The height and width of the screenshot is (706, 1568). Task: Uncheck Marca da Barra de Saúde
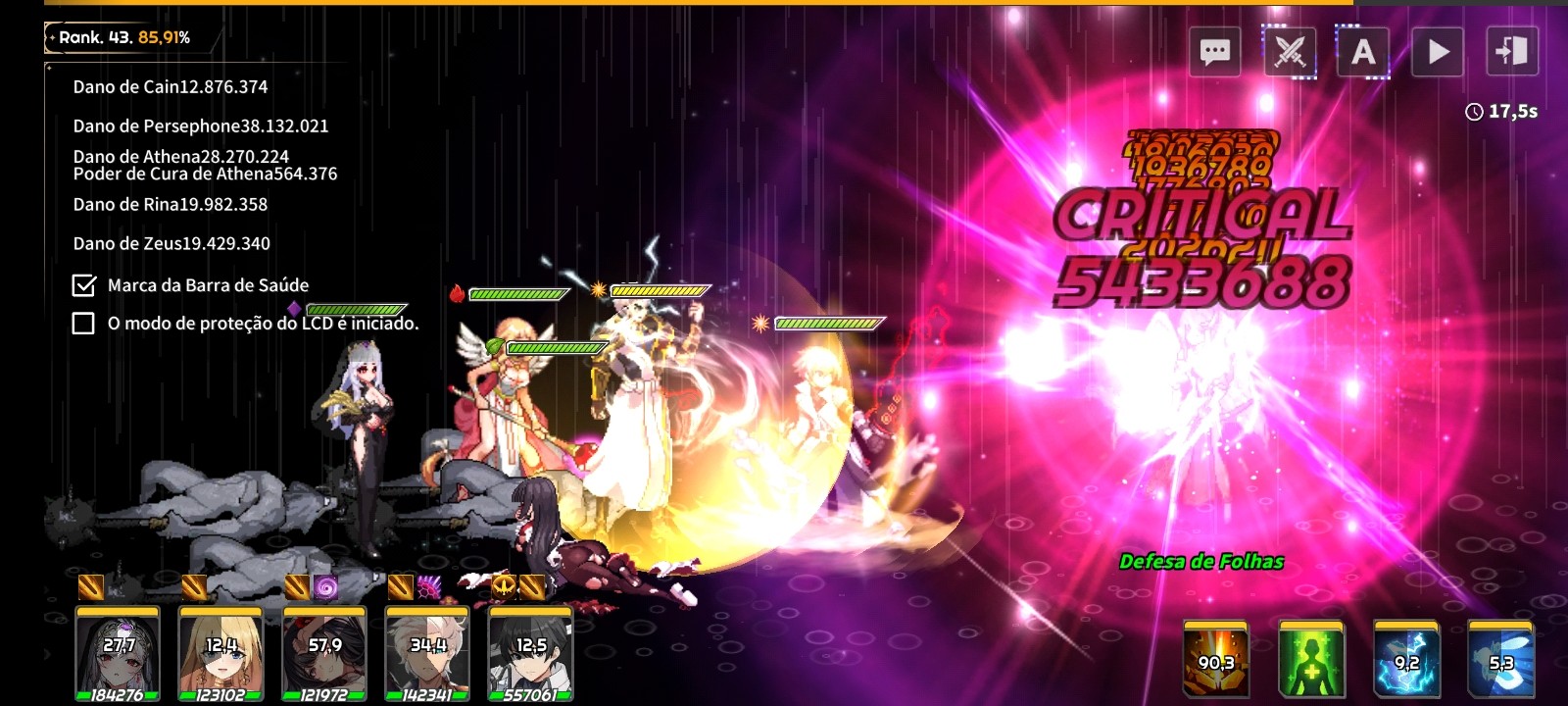point(84,285)
